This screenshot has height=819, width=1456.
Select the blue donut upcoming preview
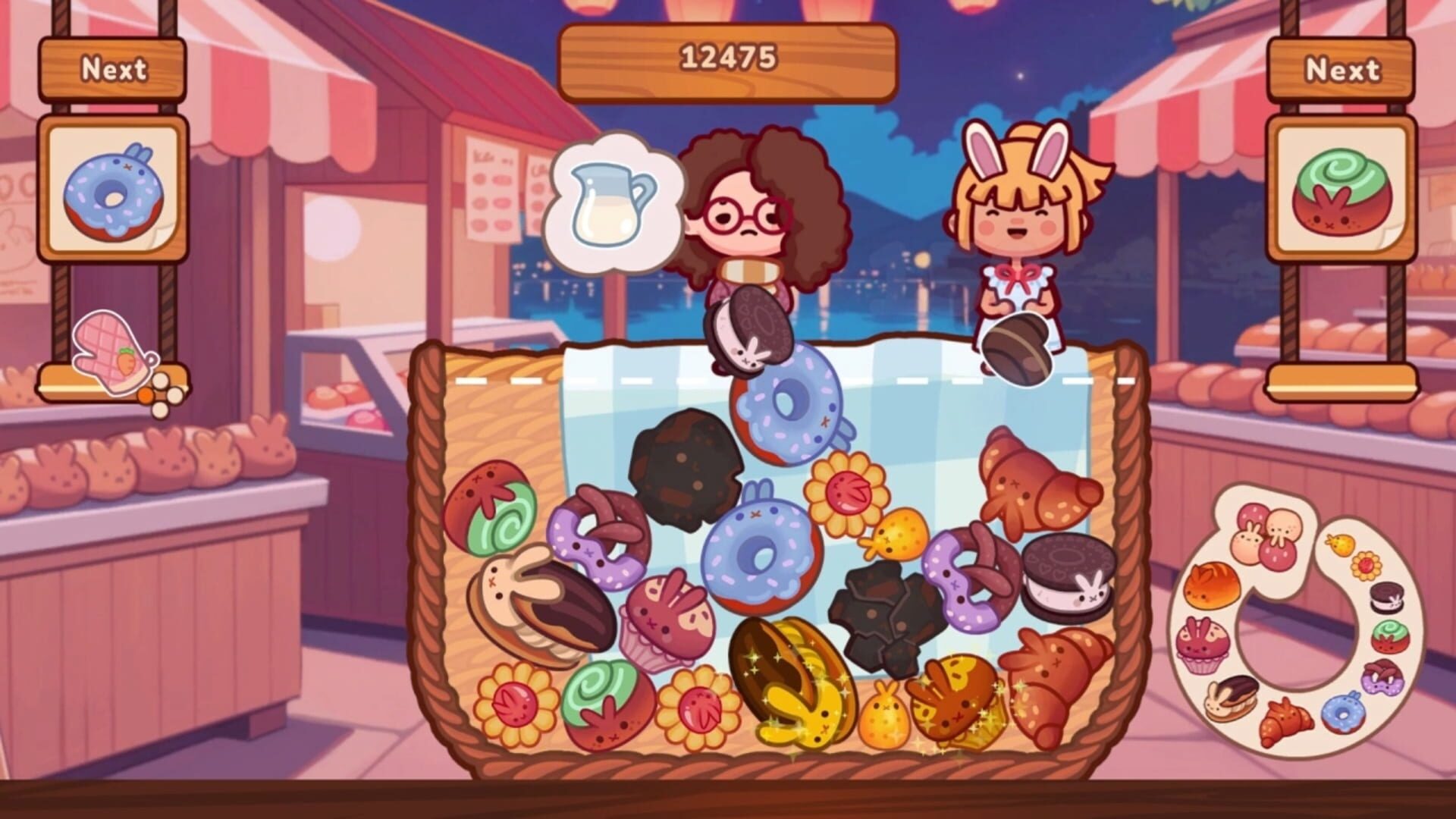tap(114, 193)
